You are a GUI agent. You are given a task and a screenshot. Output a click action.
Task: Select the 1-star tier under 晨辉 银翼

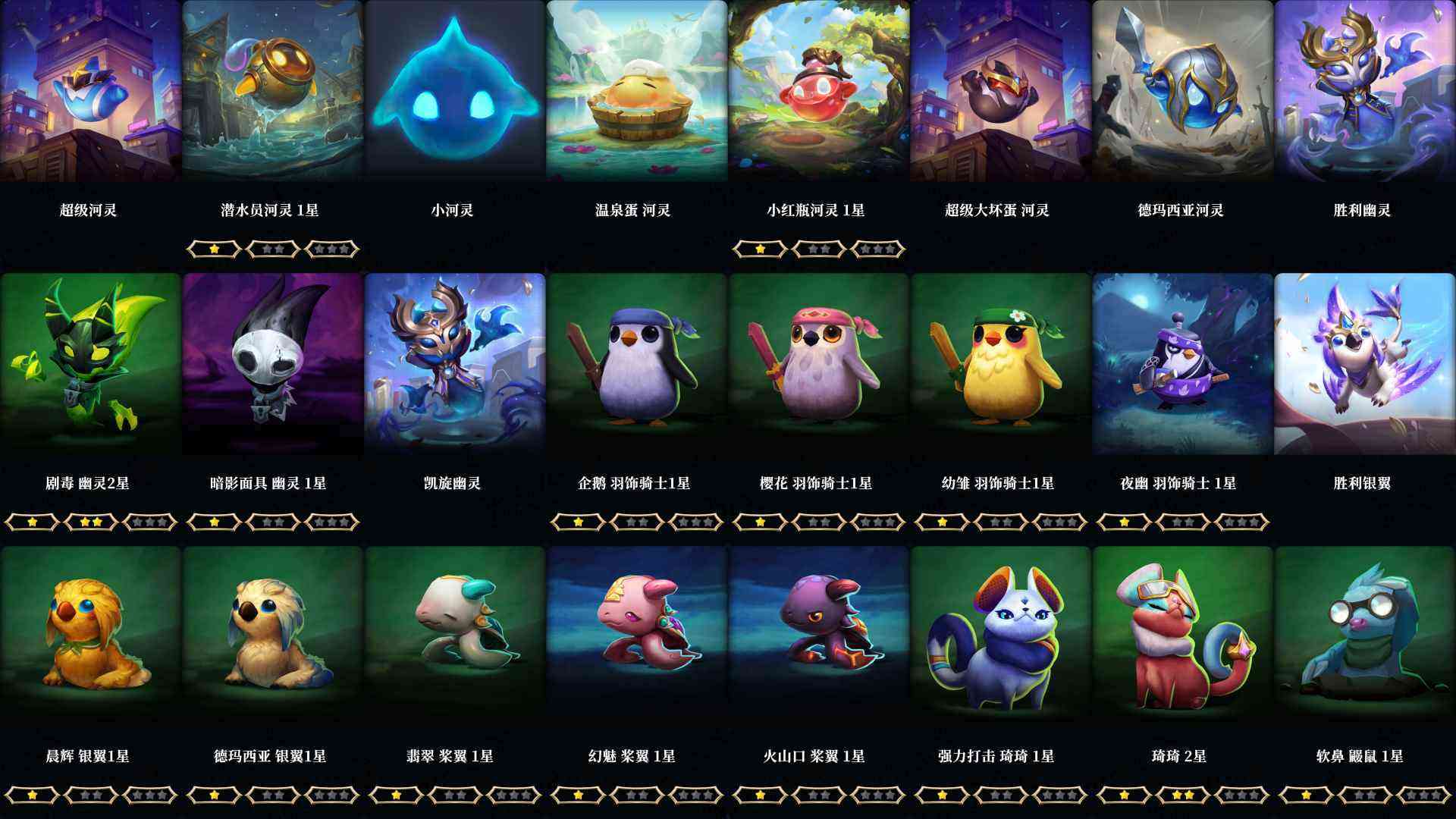pyautogui.click(x=32, y=795)
